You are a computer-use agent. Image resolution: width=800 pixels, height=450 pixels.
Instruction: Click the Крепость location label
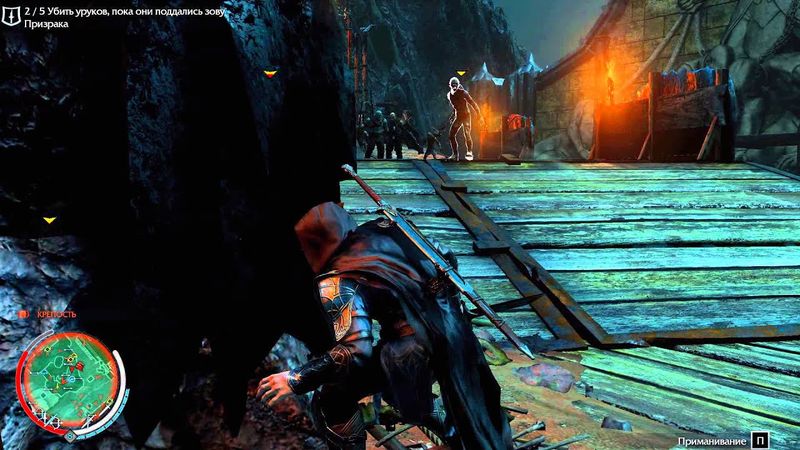[x=56, y=316]
